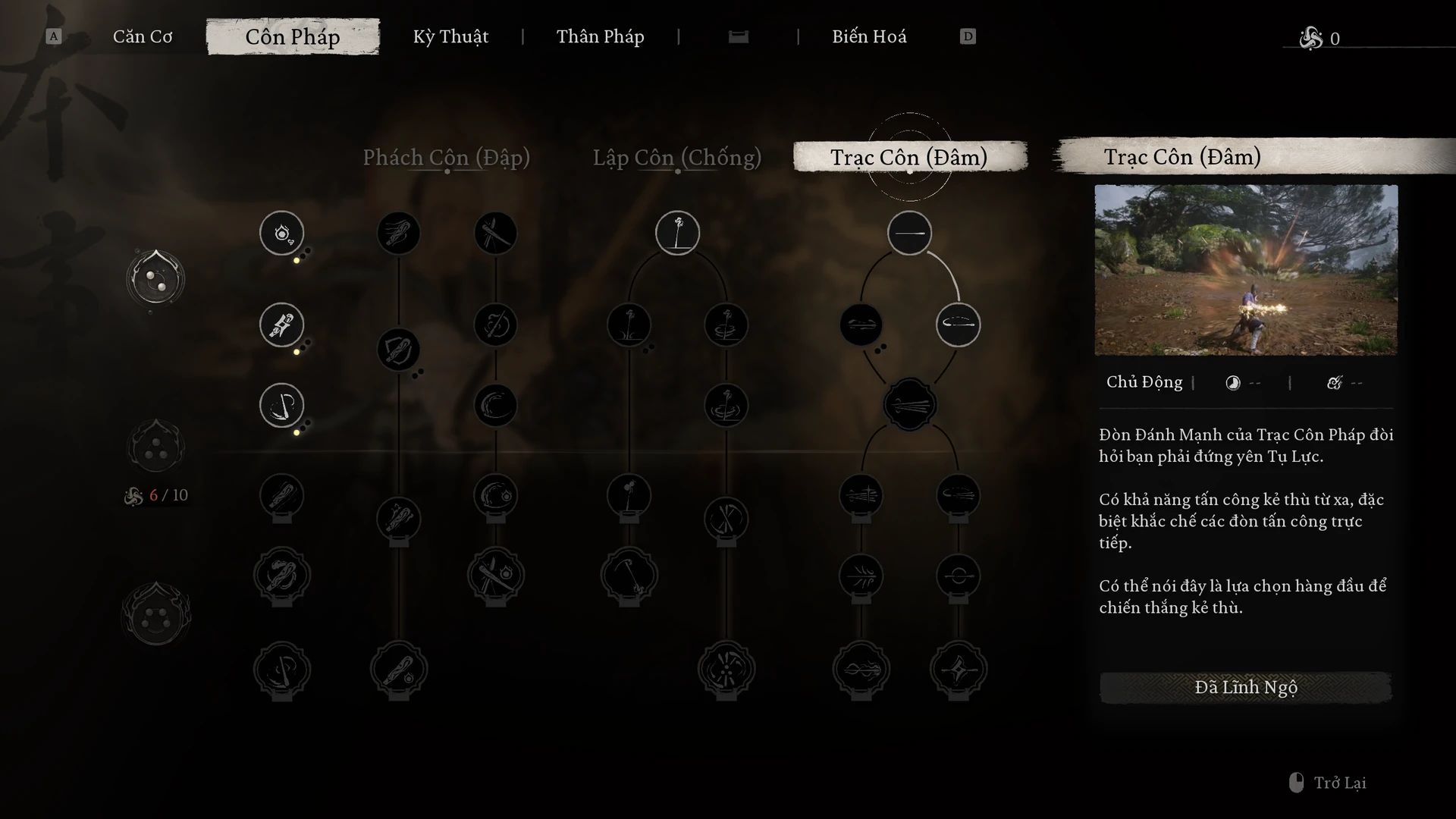Pick the four-point star skill node
Screen dimensions: 1456x819
(958, 670)
